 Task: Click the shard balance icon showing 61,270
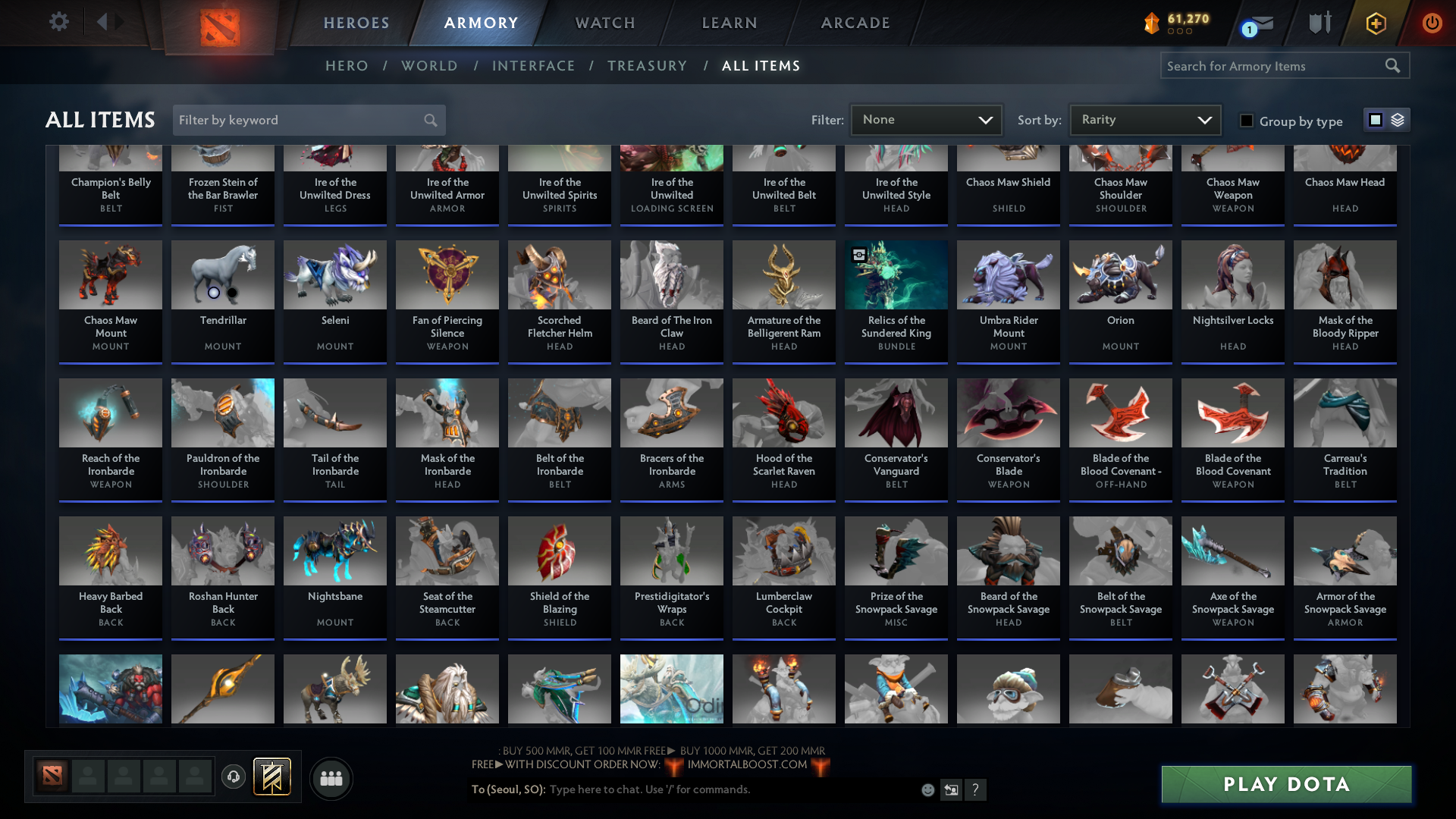click(x=1152, y=23)
